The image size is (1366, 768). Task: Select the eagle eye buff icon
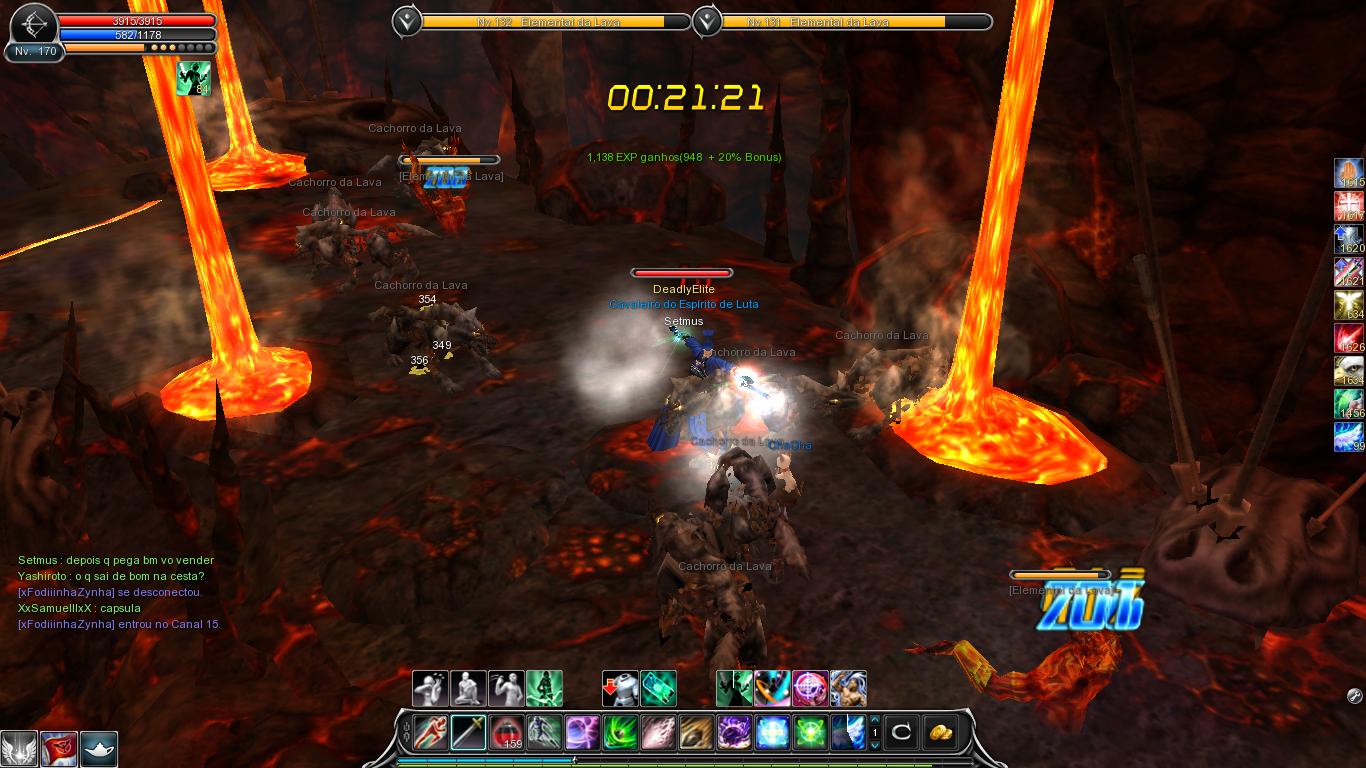1349,371
